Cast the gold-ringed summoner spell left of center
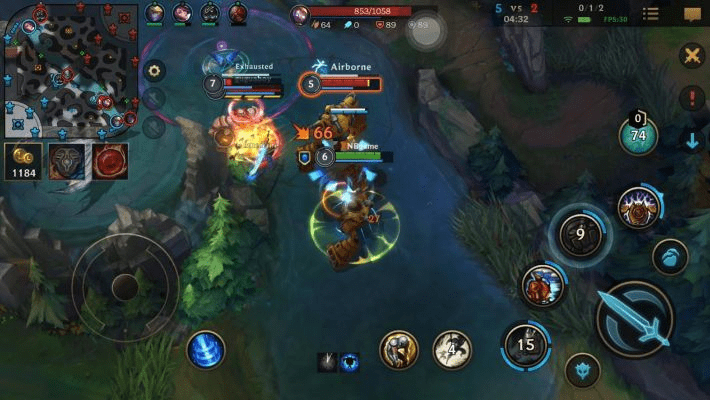 (x=399, y=350)
